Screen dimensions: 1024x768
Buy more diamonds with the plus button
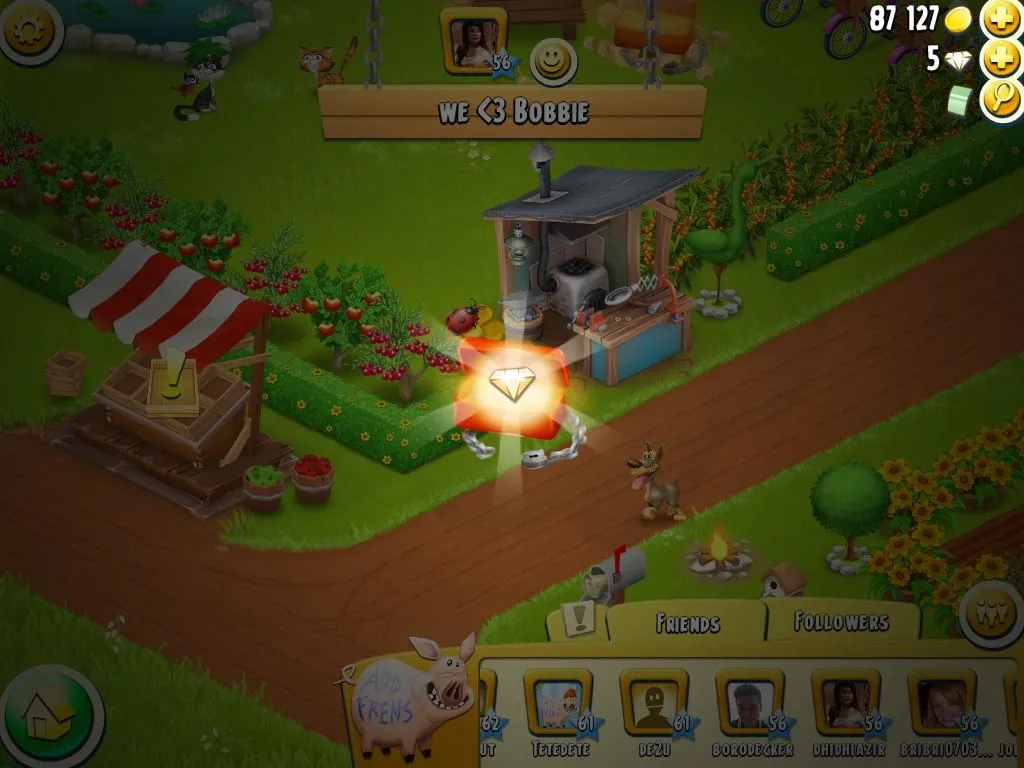1000,59
